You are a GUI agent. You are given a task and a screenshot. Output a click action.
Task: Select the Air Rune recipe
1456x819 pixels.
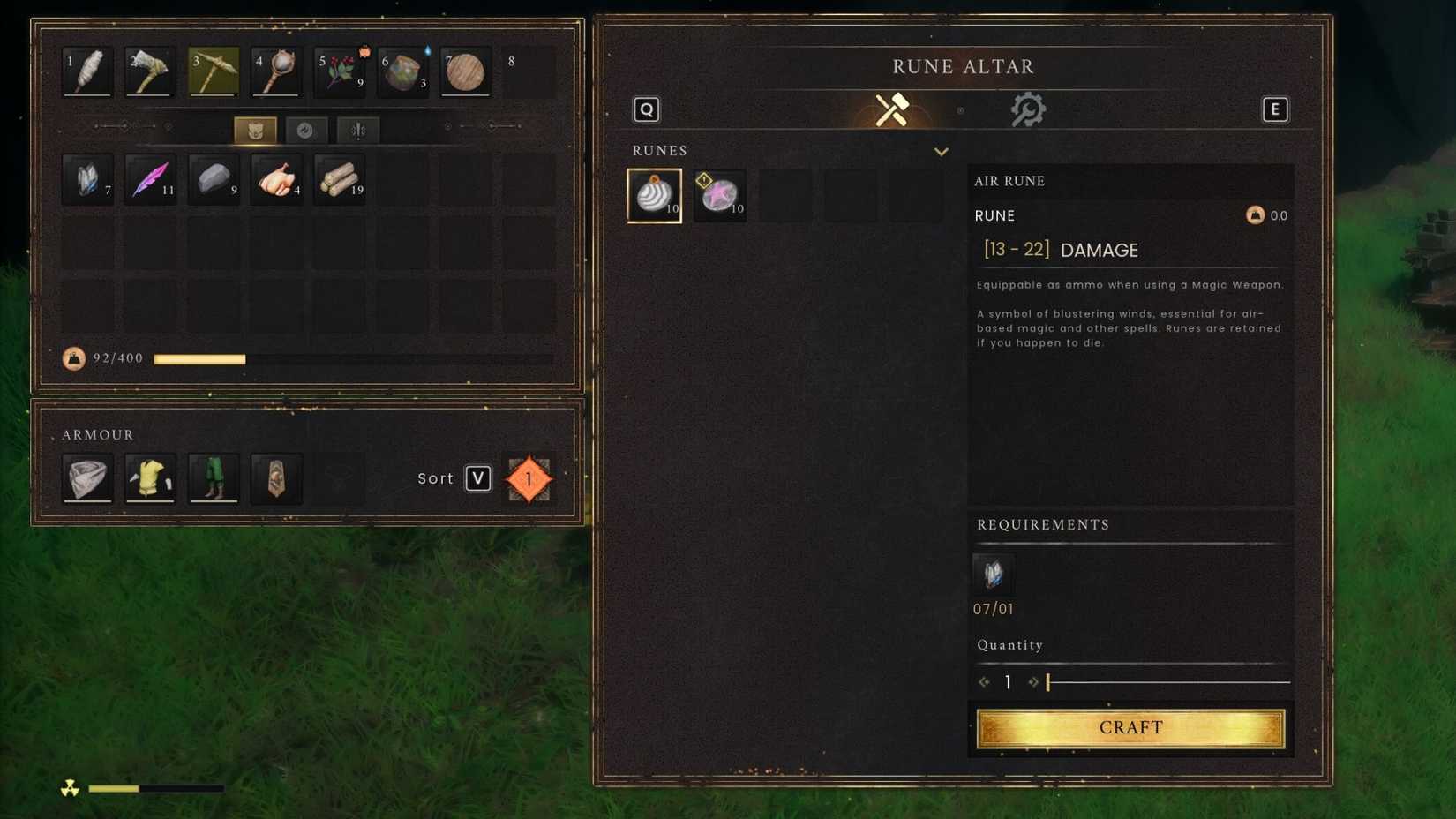pyautogui.click(x=654, y=195)
